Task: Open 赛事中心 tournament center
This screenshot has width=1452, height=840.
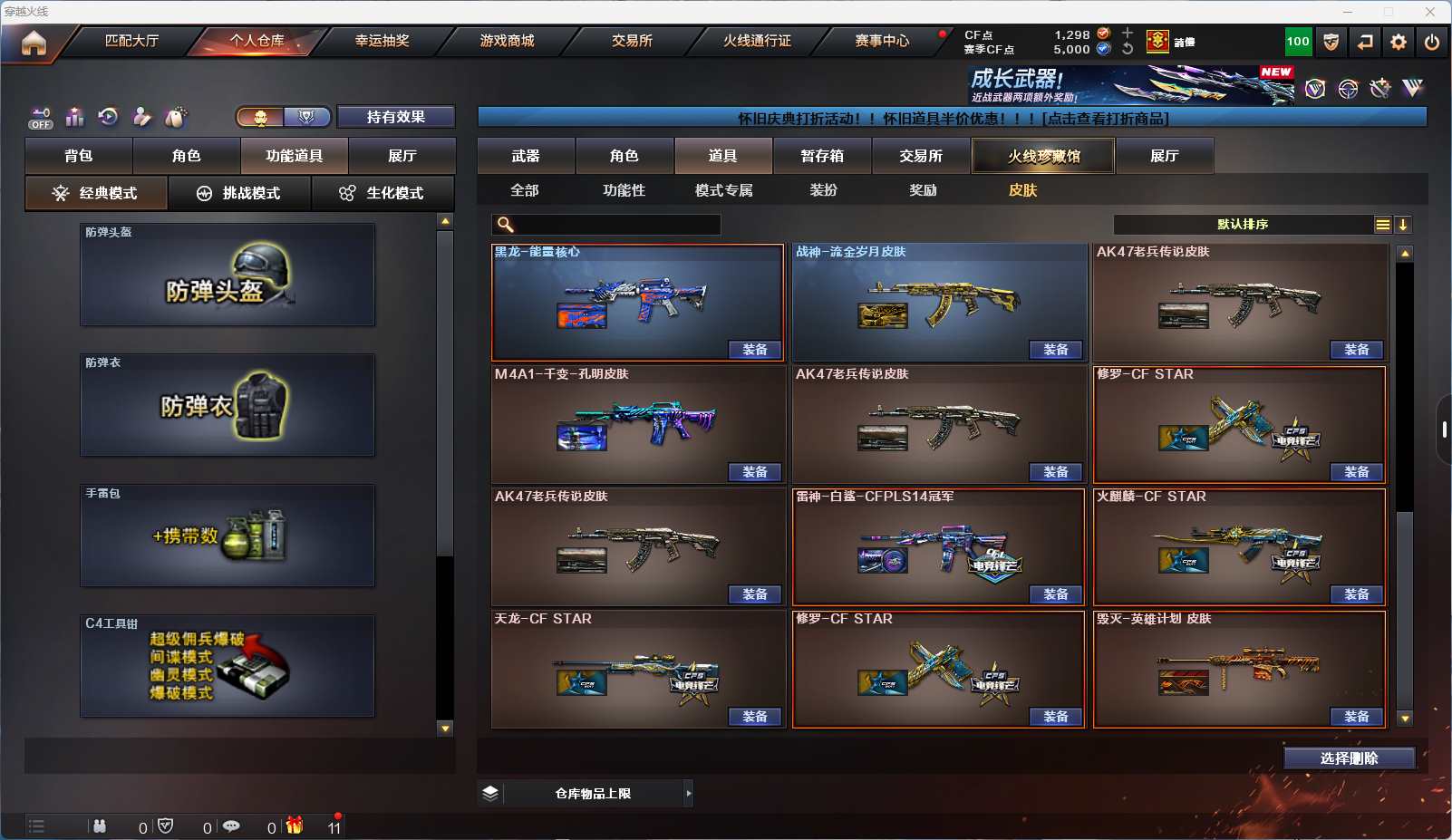Action: [x=881, y=41]
